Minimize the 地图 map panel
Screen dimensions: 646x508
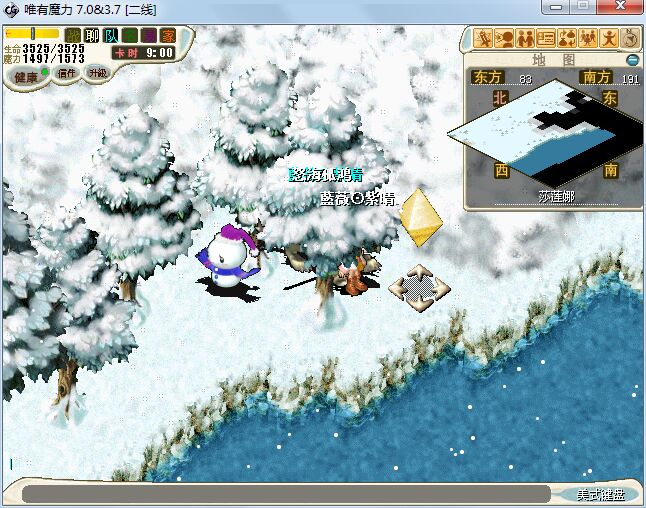[x=631, y=60]
